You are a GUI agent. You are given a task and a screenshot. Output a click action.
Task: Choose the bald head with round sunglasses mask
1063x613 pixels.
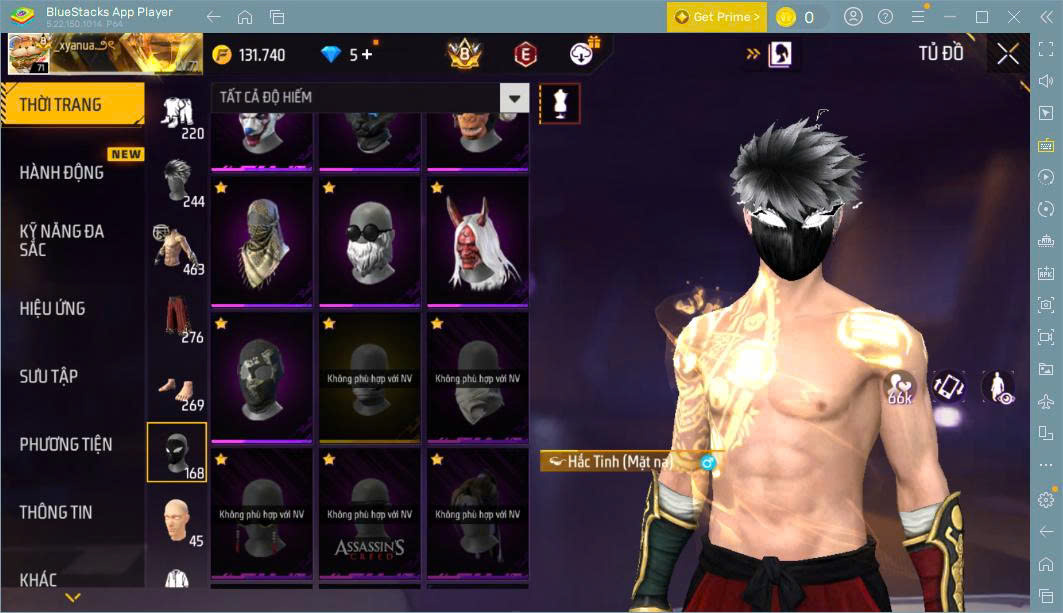coord(369,240)
